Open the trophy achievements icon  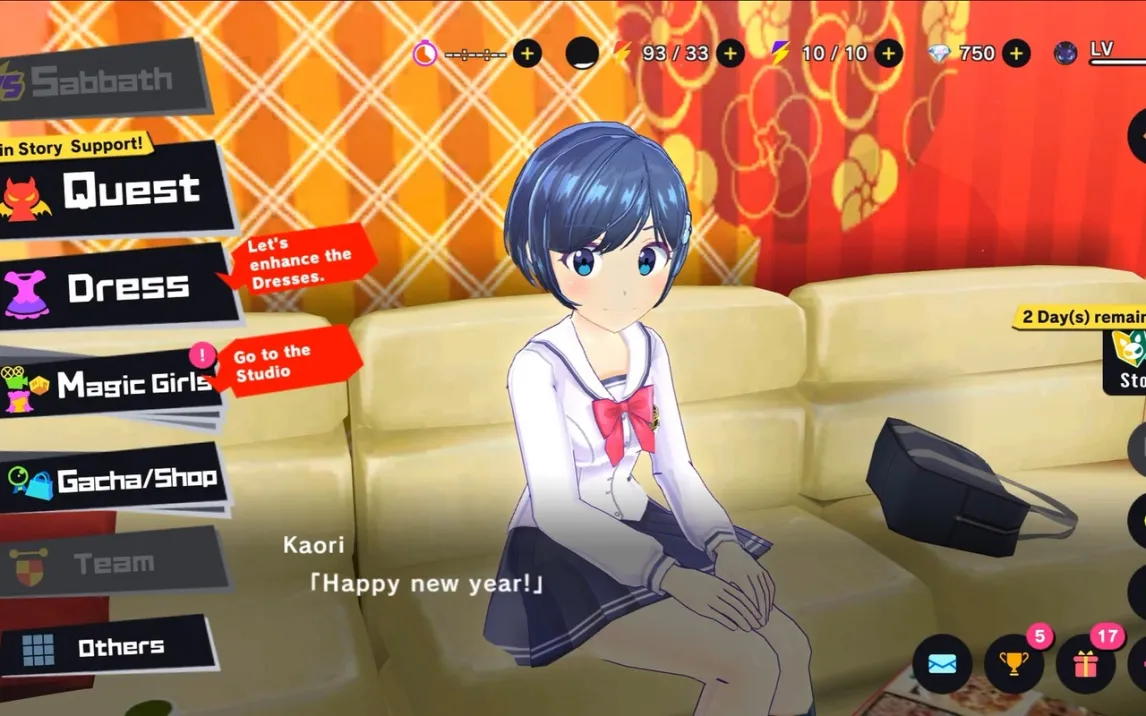click(1014, 664)
